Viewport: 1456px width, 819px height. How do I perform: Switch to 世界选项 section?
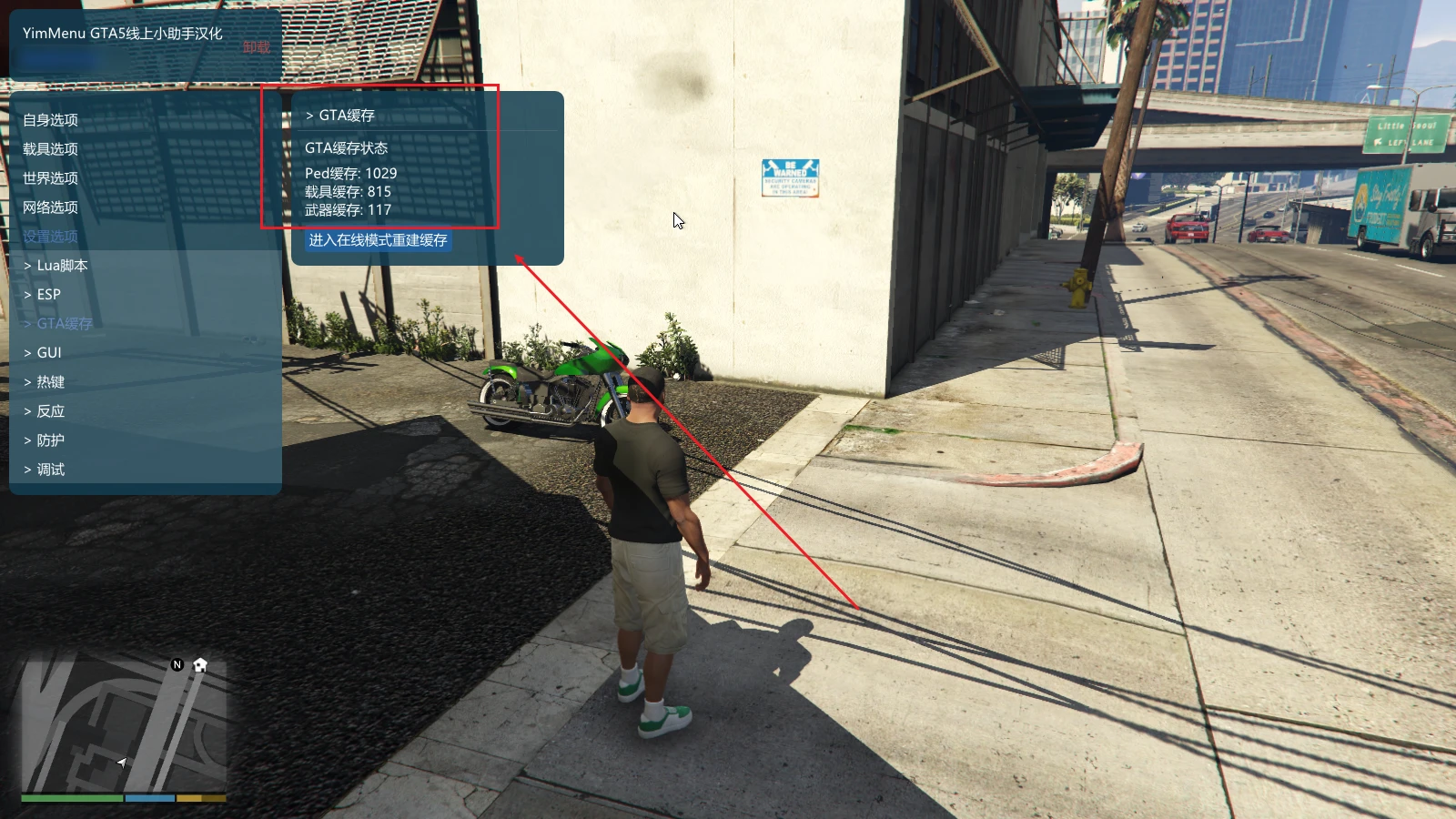(51, 178)
